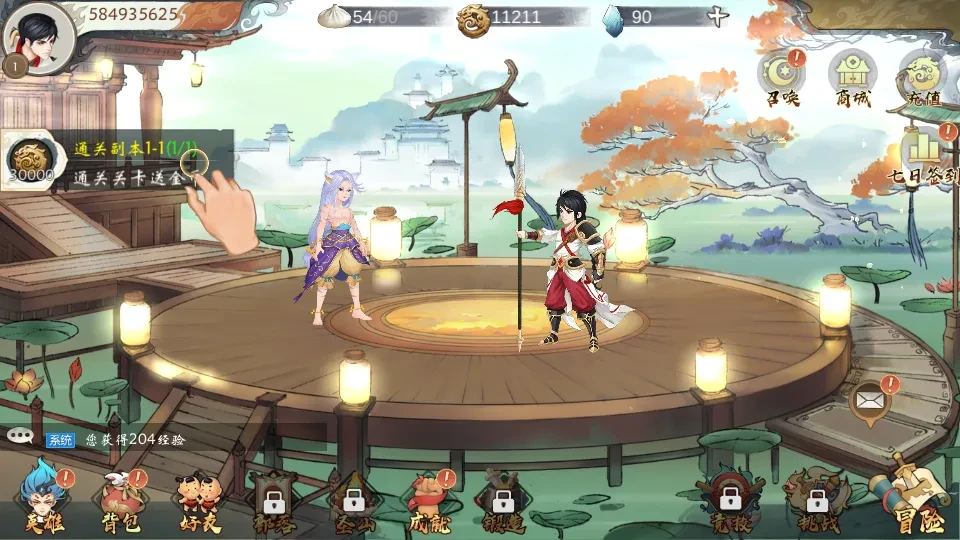Open the Summon (召唤) menu
Viewport: 960px width, 540px height.
[783, 78]
